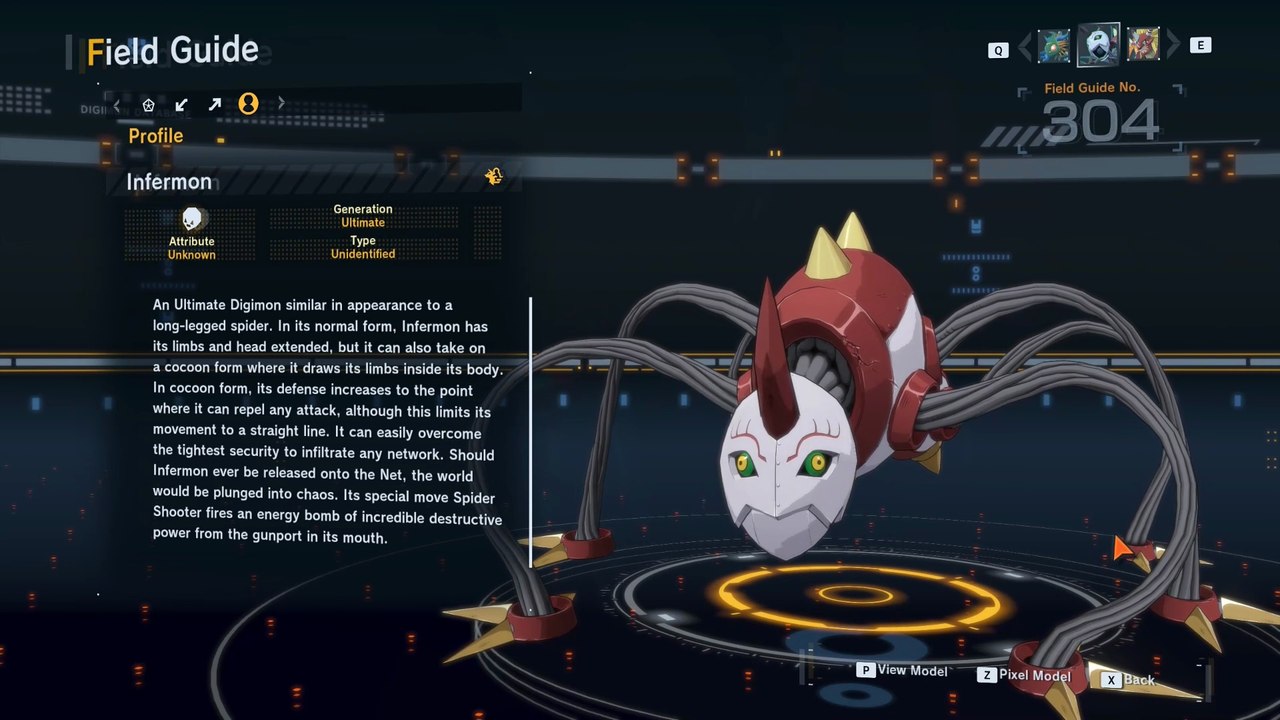Show the next Field Guide entry arrow
Image resolution: width=1280 pixels, height=720 pixels.
(x=1173, y=45)
